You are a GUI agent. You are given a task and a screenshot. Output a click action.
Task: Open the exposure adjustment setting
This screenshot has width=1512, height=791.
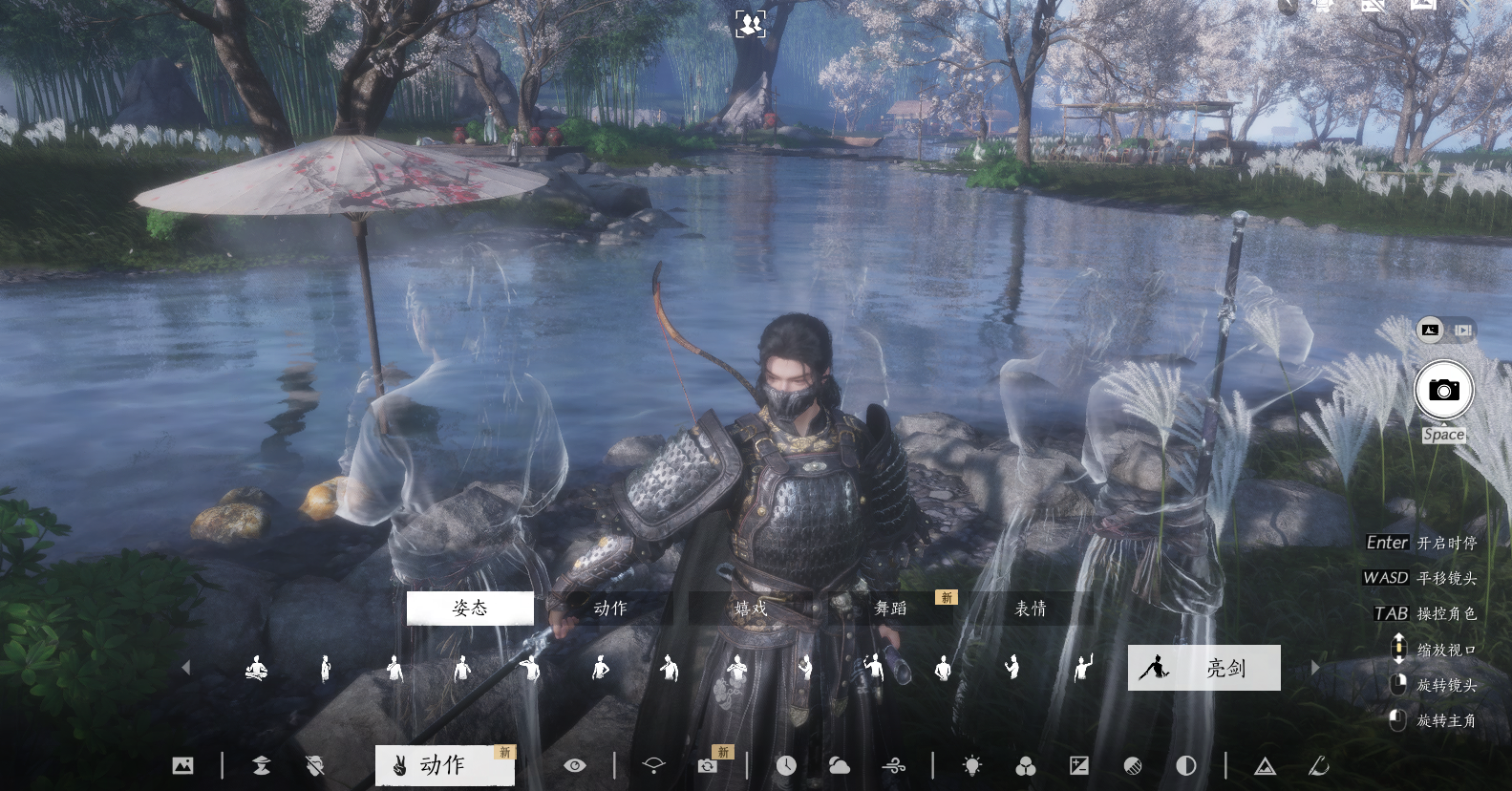click(1079, 765)
